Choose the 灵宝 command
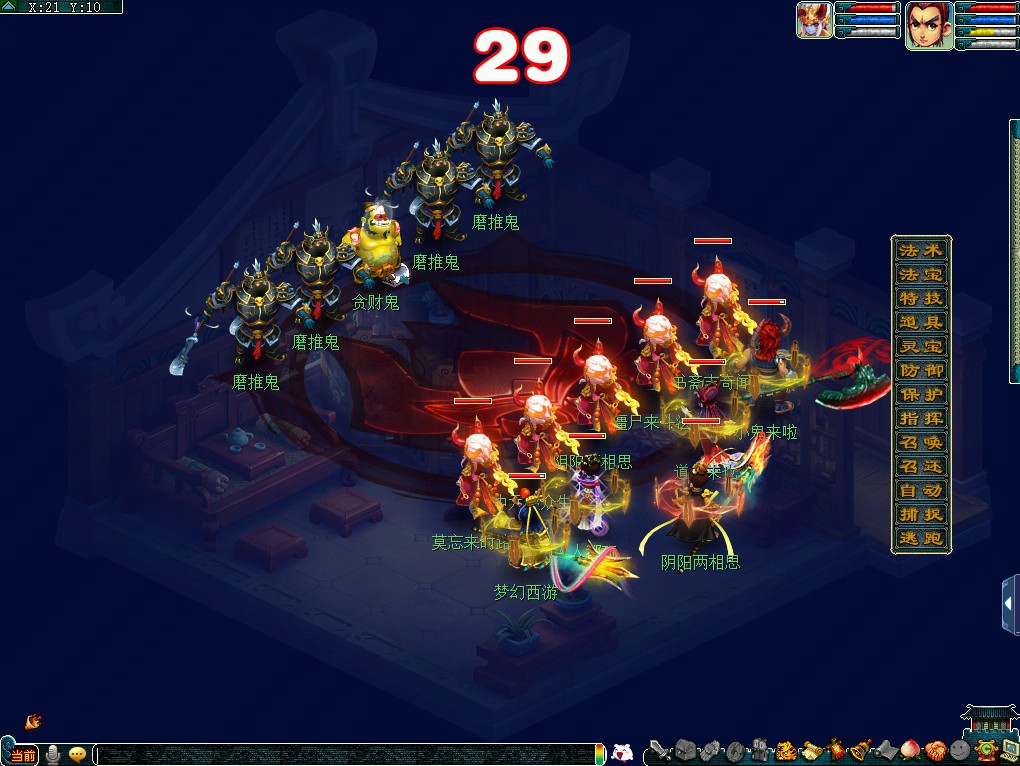 click(920, 347)
